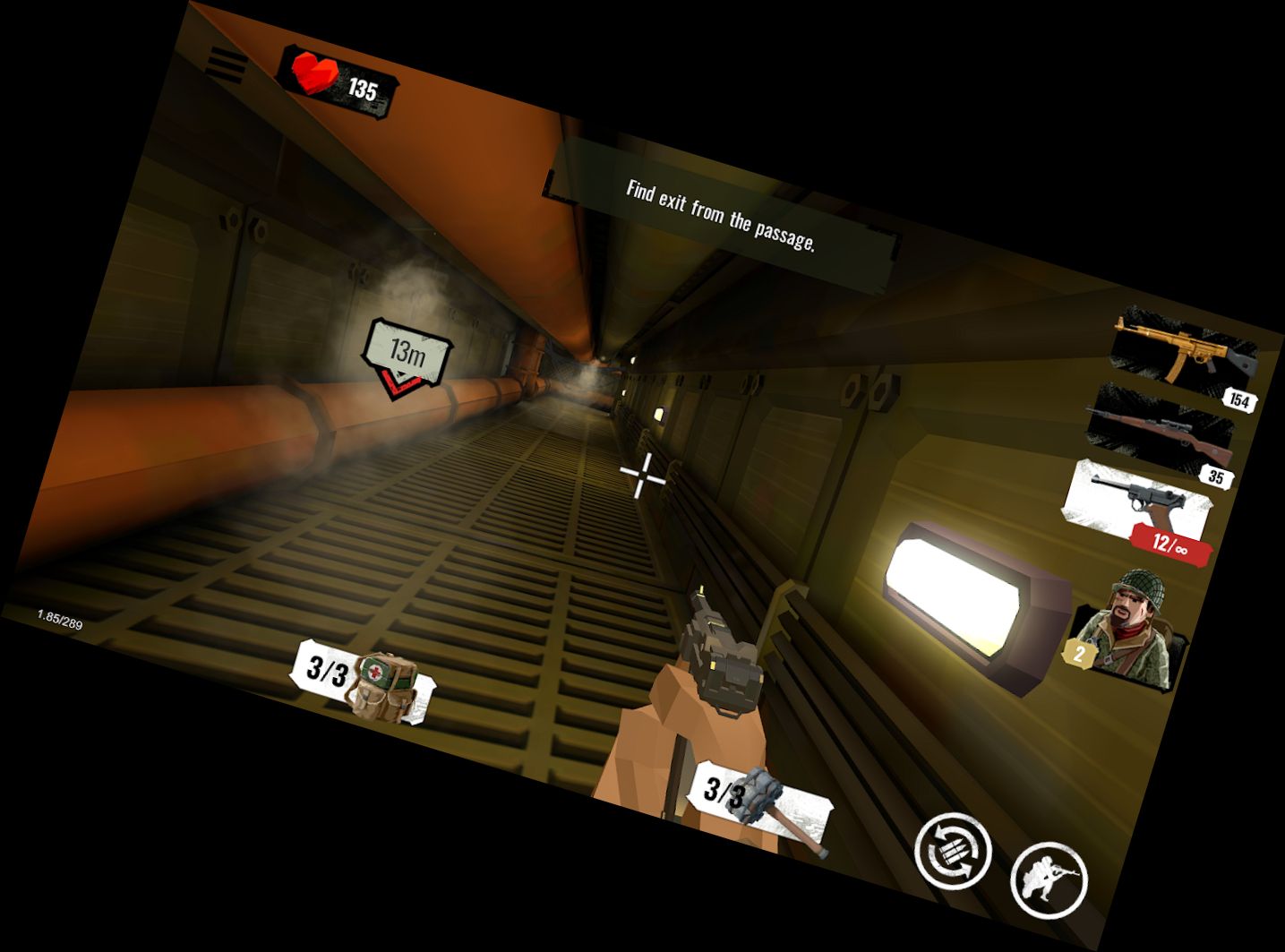Open the hamburger pause menu
The width and height of the screenshot is (1285, 952).
227,63
